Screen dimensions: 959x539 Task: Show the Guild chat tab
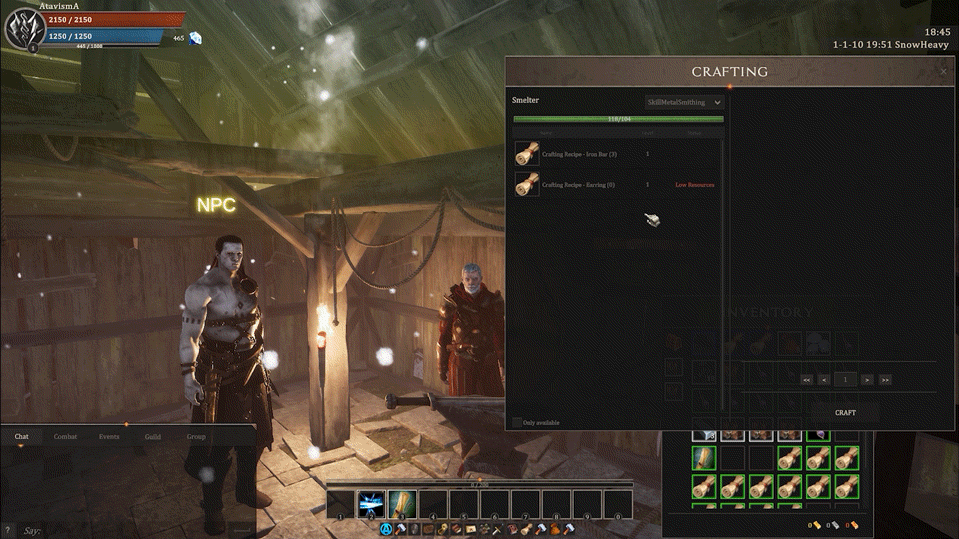[x=152, y=437]
